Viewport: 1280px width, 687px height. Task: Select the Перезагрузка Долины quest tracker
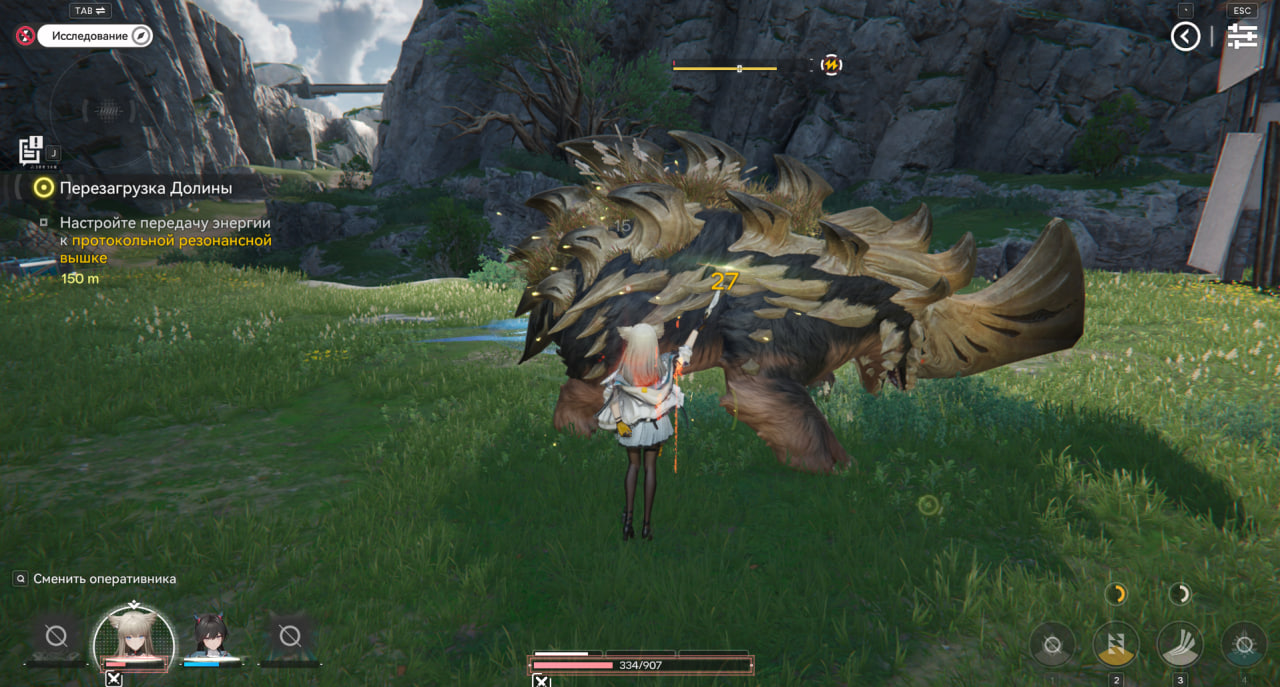[145, 188]
